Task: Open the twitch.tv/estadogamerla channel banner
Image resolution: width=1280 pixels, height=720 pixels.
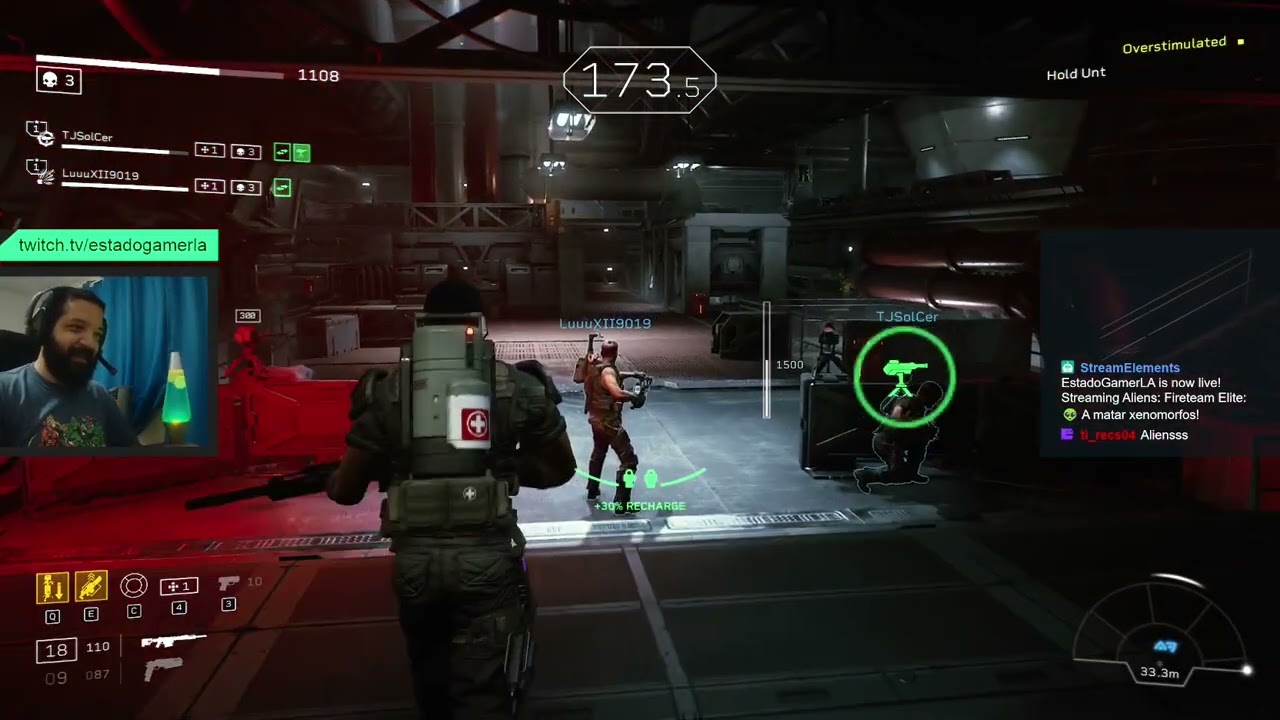Action: [112, 245]
